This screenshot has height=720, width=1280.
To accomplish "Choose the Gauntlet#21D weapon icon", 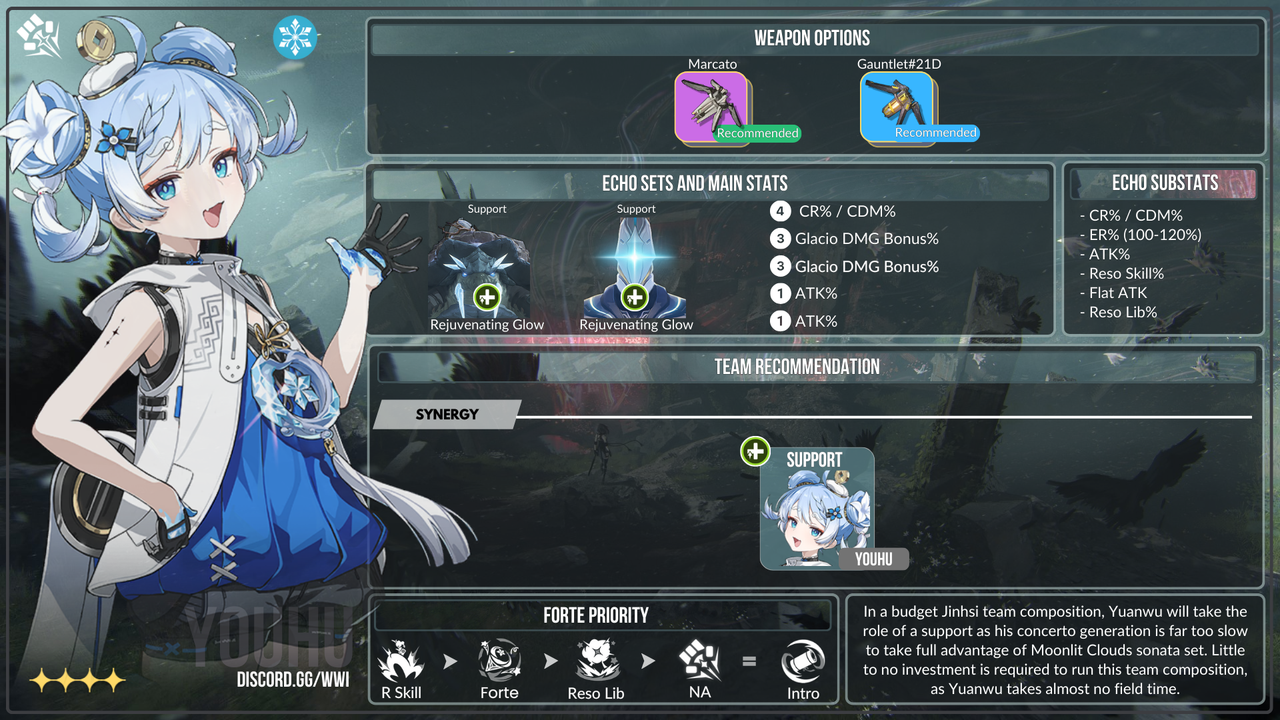I will [x=897, y=107].
